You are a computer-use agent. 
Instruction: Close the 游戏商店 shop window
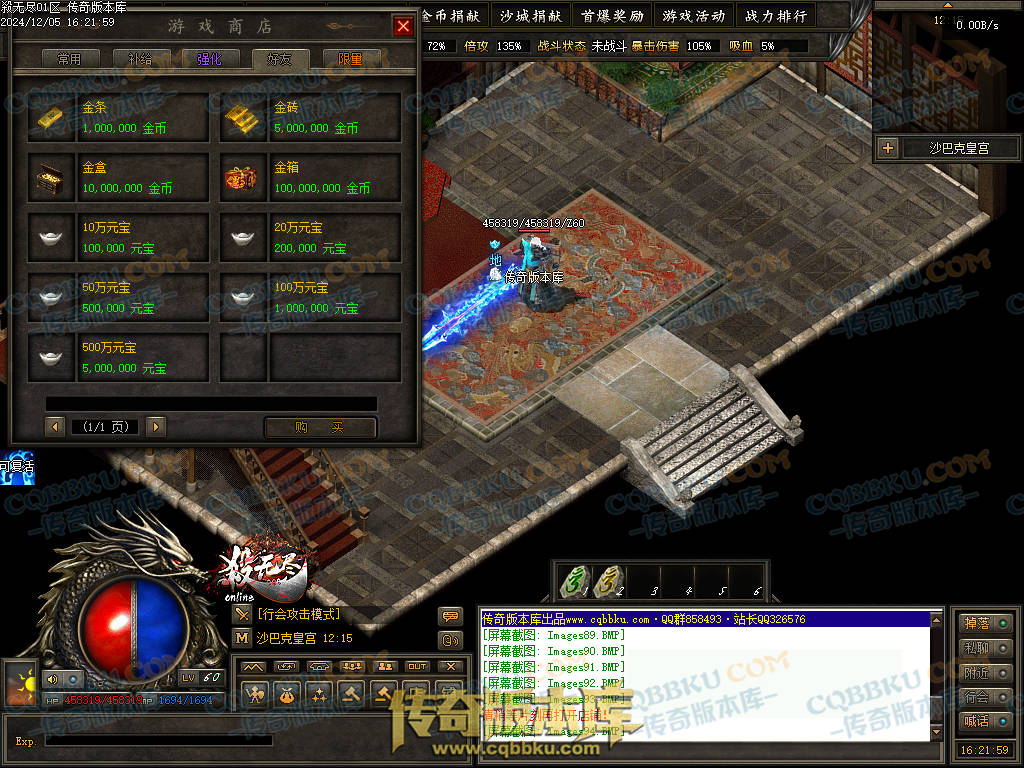point(403,26)
